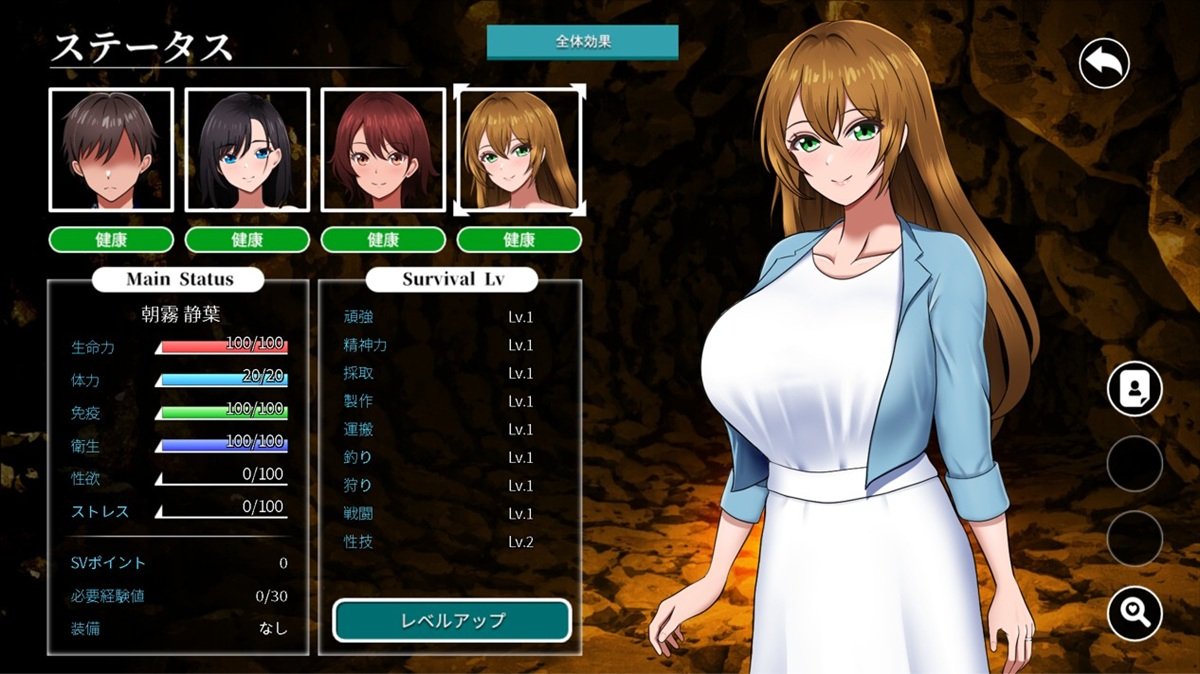
Task: Click the レベルアップ button
Action: pyautogui.click(x=452, y=620)
